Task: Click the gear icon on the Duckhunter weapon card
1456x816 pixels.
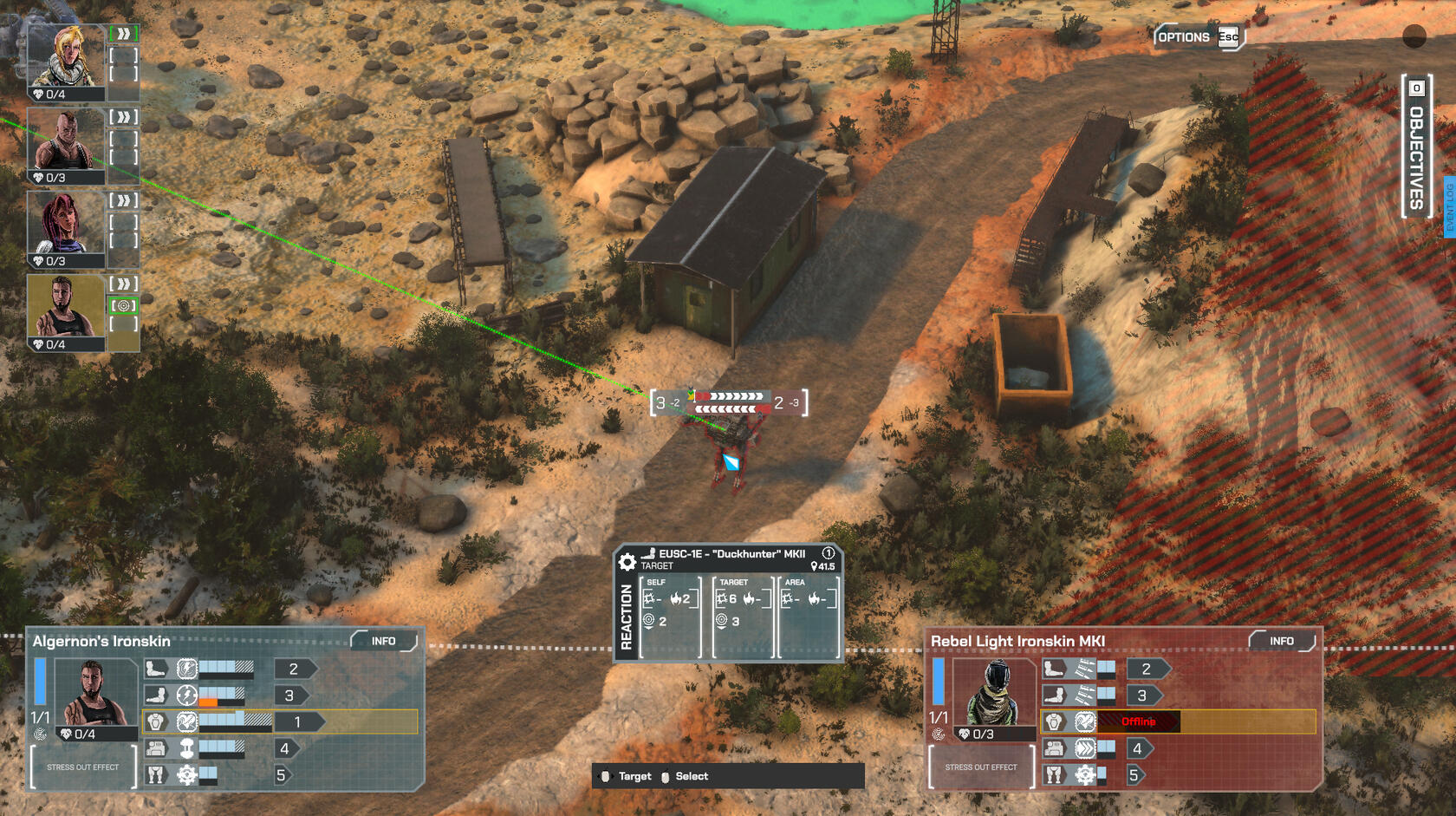Action: tap(627, 562)
